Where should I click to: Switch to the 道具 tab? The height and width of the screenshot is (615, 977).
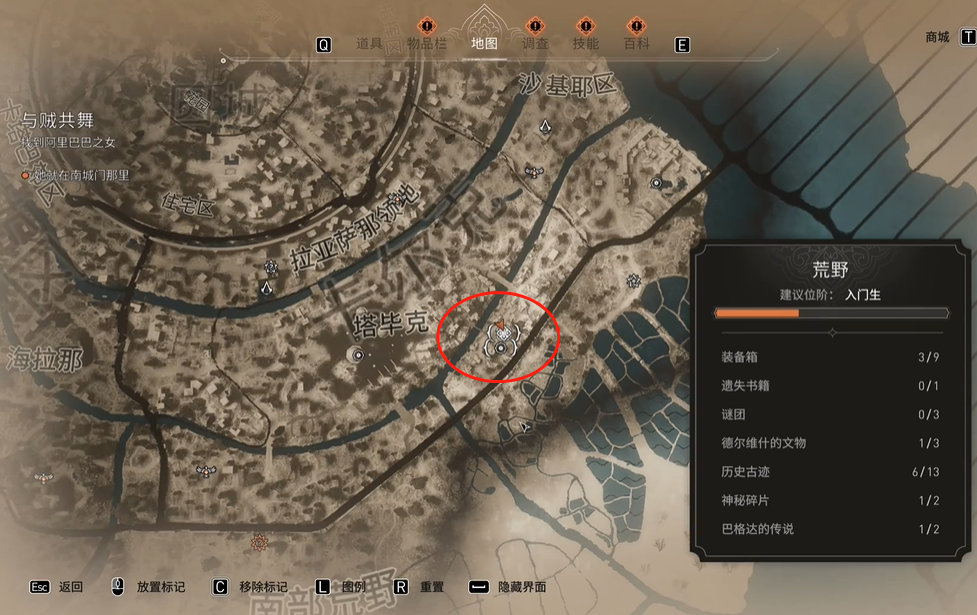370,44
